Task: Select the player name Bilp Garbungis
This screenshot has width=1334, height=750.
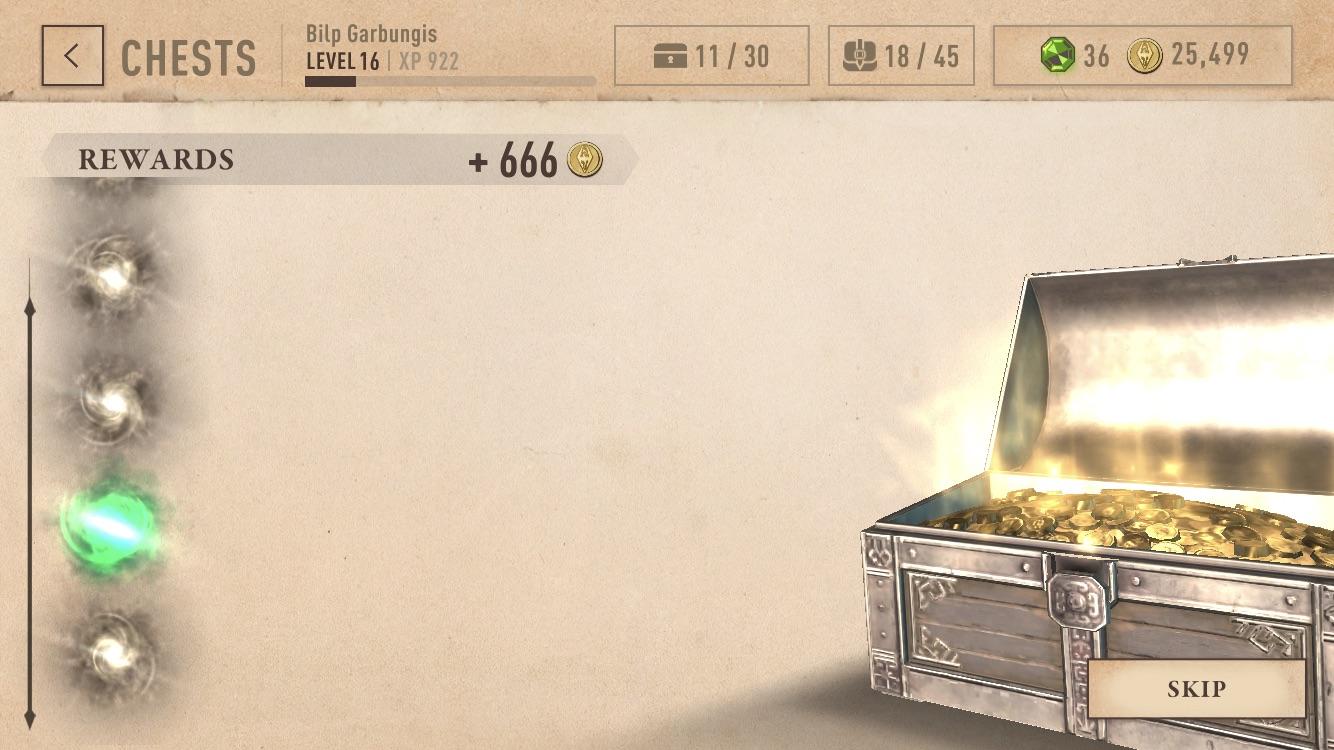Action: (x=370, y=32)
